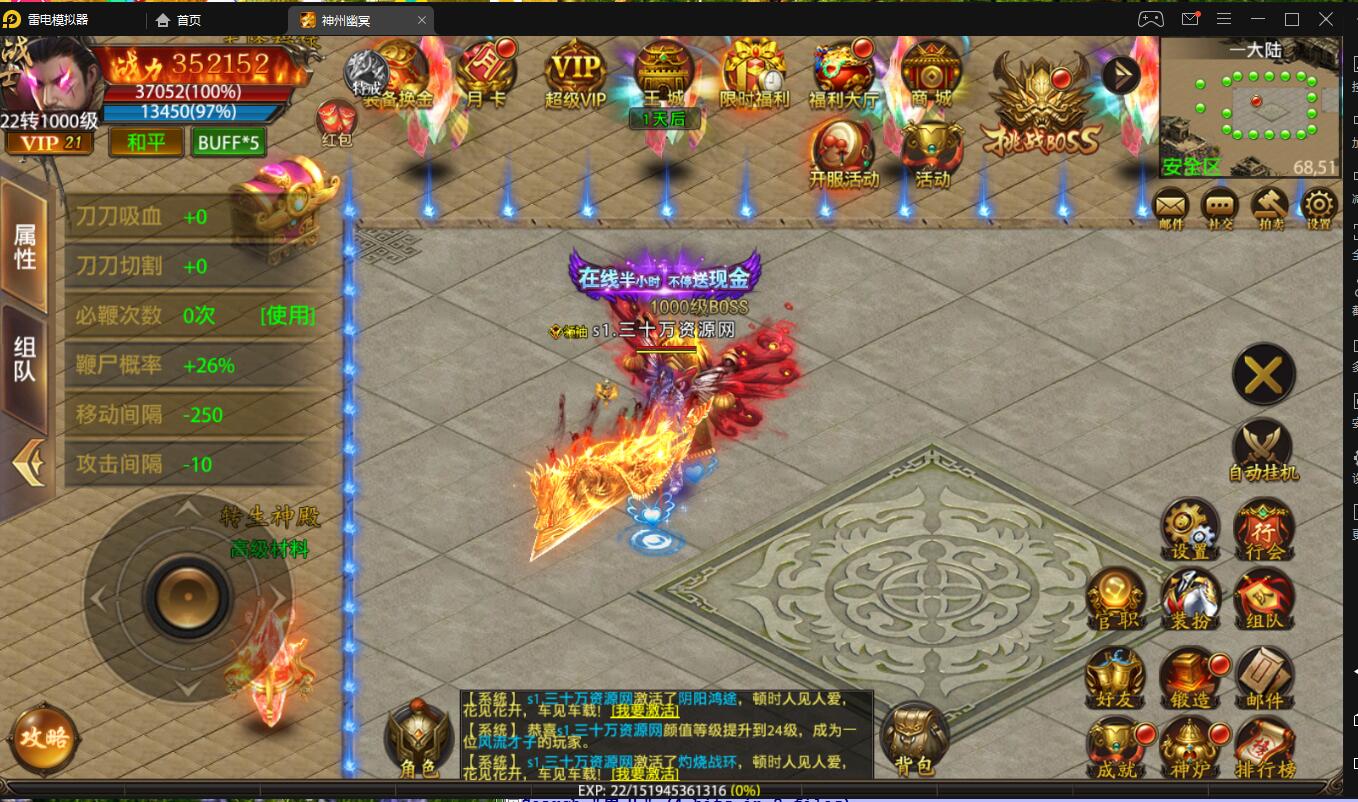Toggle the 和平 peace mode button
Screen dimensions: 1358x802
pos(146,142)
